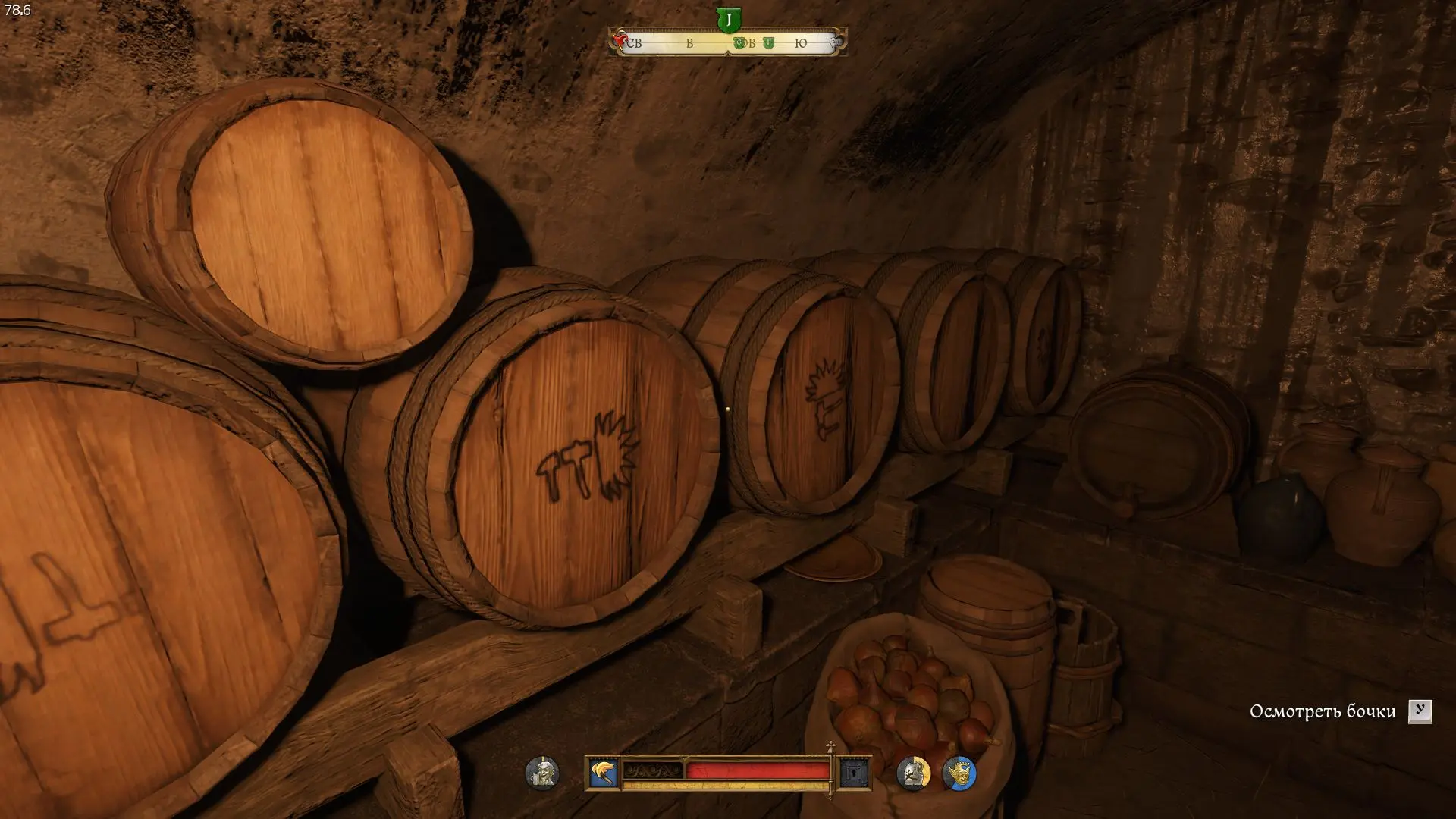Click the keyhole lock icon beside health bar

tap(854, 773)
